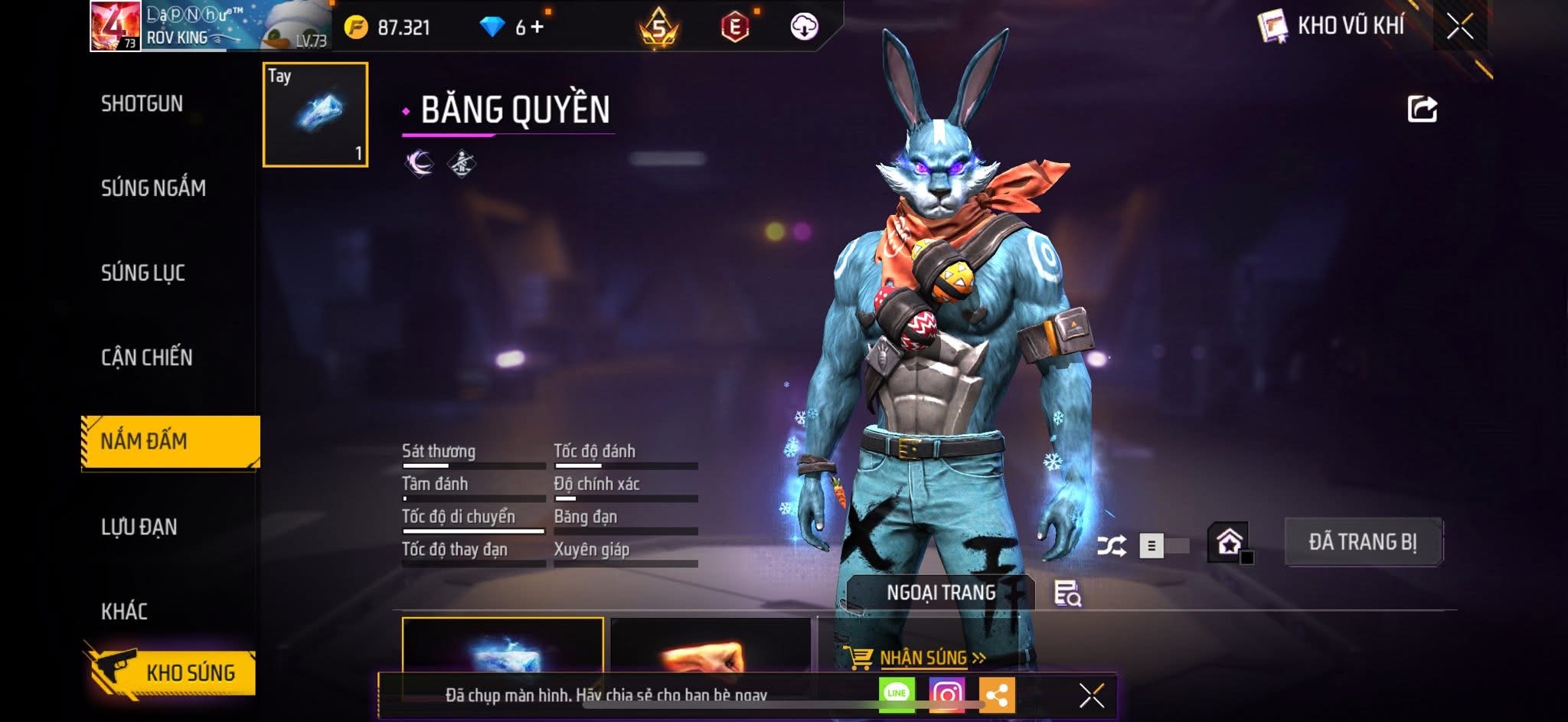Show the CẬN CHIẾN weapons list
Image resolution: width=1568 pixels, height=722 pixels.
(147, 357)
